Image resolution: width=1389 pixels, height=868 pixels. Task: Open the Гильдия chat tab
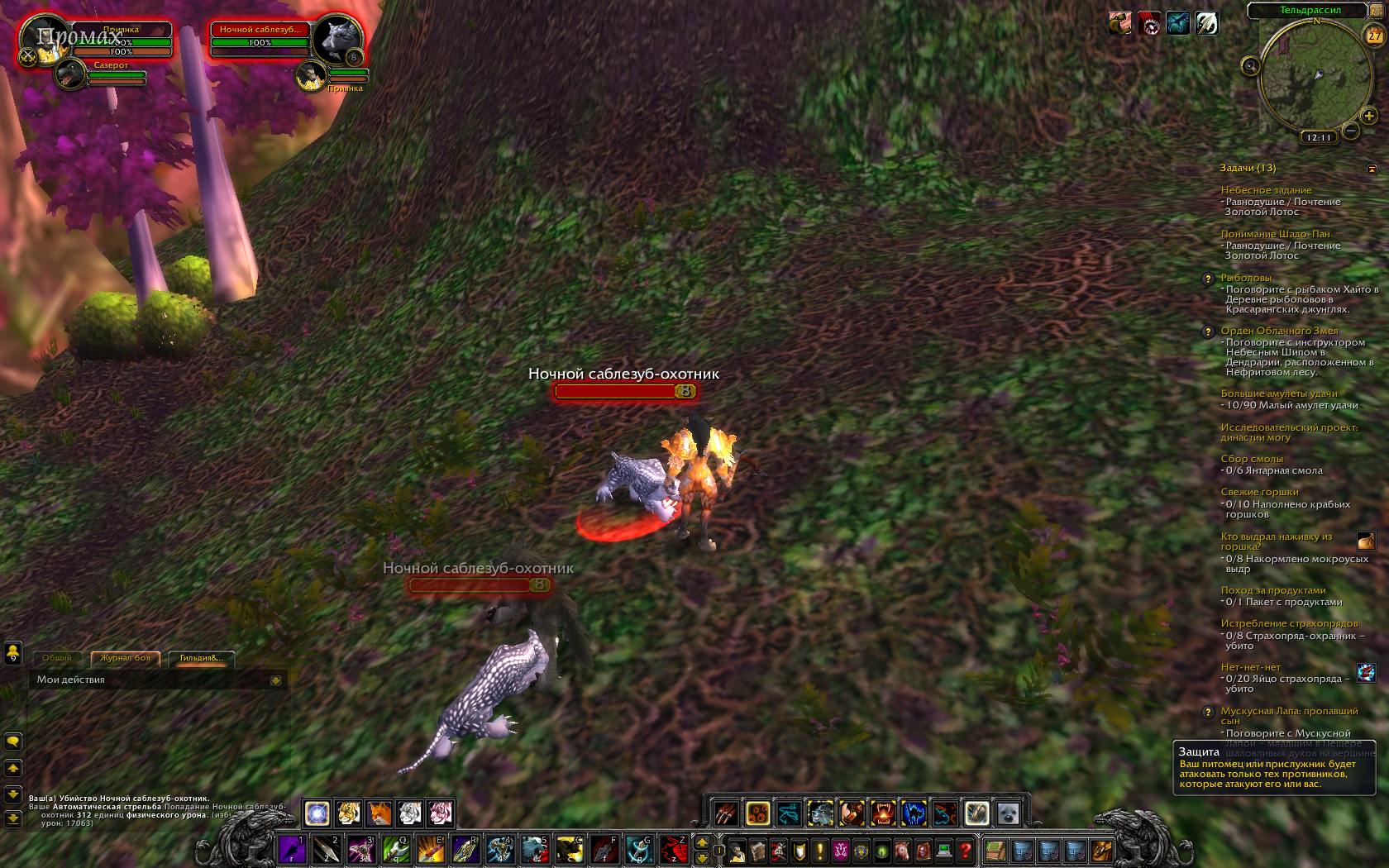click(201, 658)
